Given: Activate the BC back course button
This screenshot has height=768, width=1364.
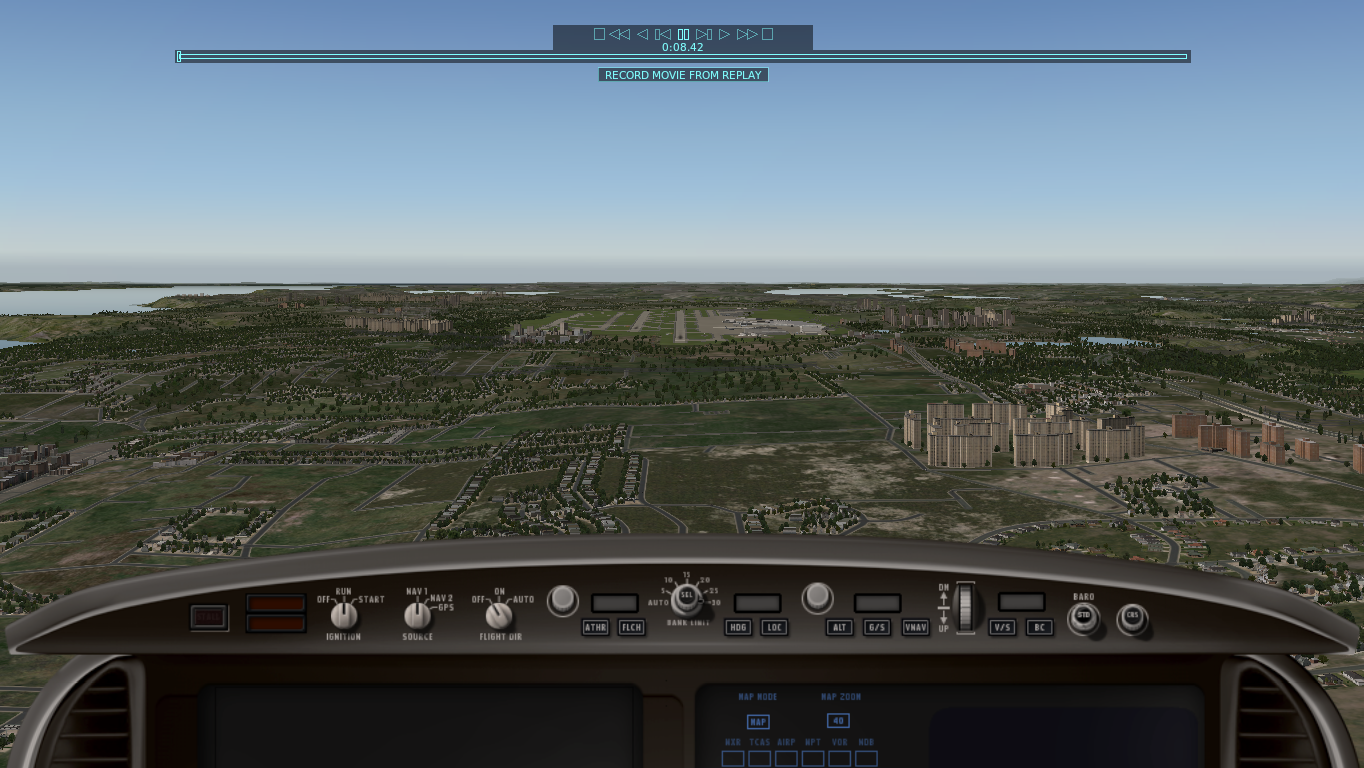Looking at the screenshot, I should coord(1040,627).
